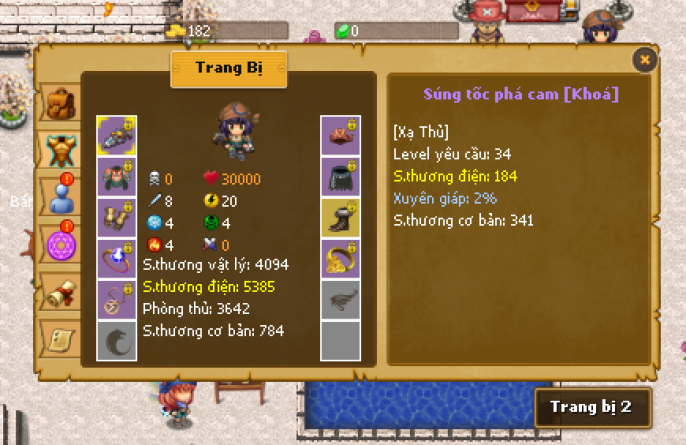Select the gold ring equipment slot

(x=339, y=258)
